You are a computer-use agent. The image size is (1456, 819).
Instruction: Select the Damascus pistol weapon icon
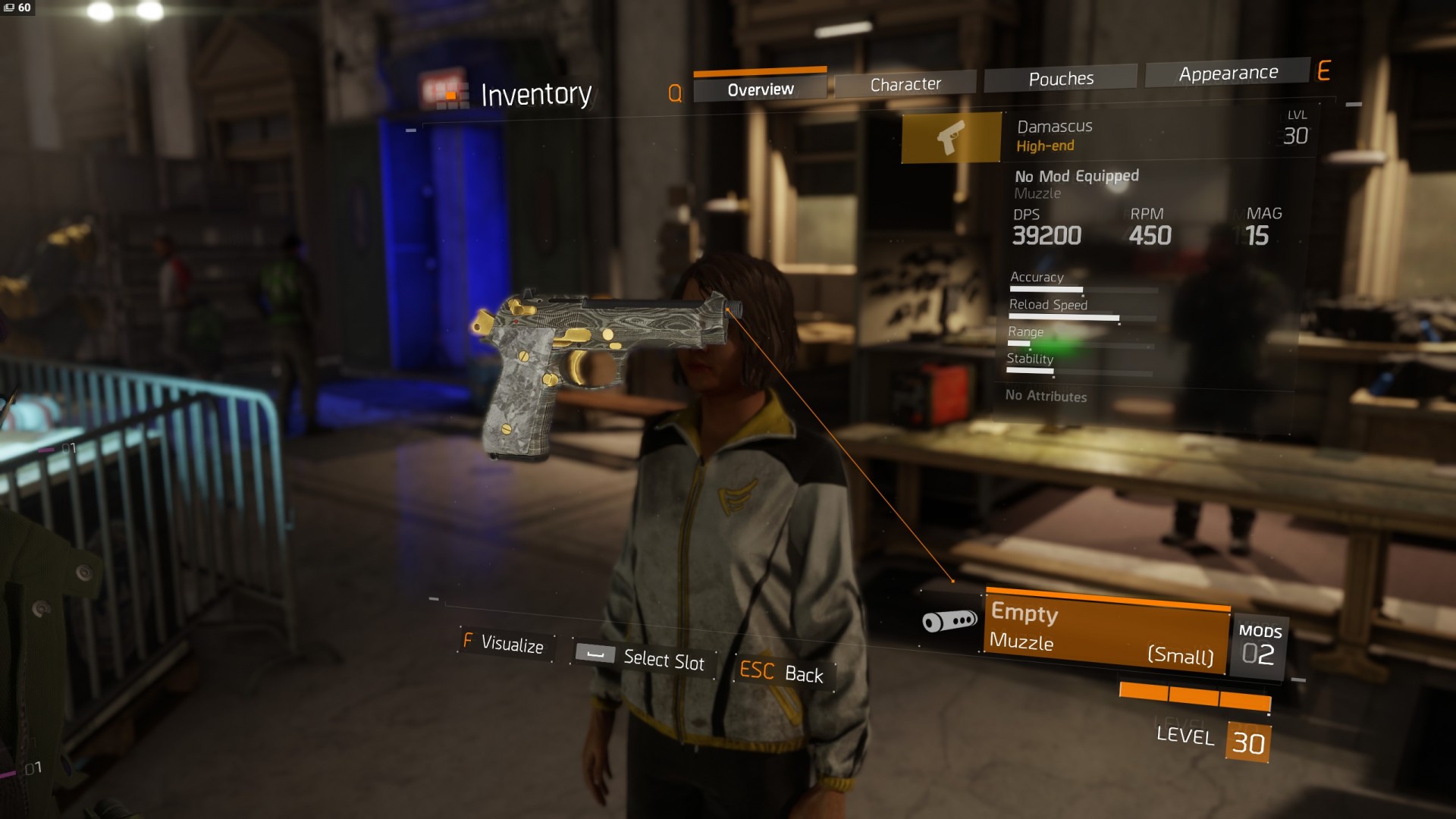coord(951,138)
